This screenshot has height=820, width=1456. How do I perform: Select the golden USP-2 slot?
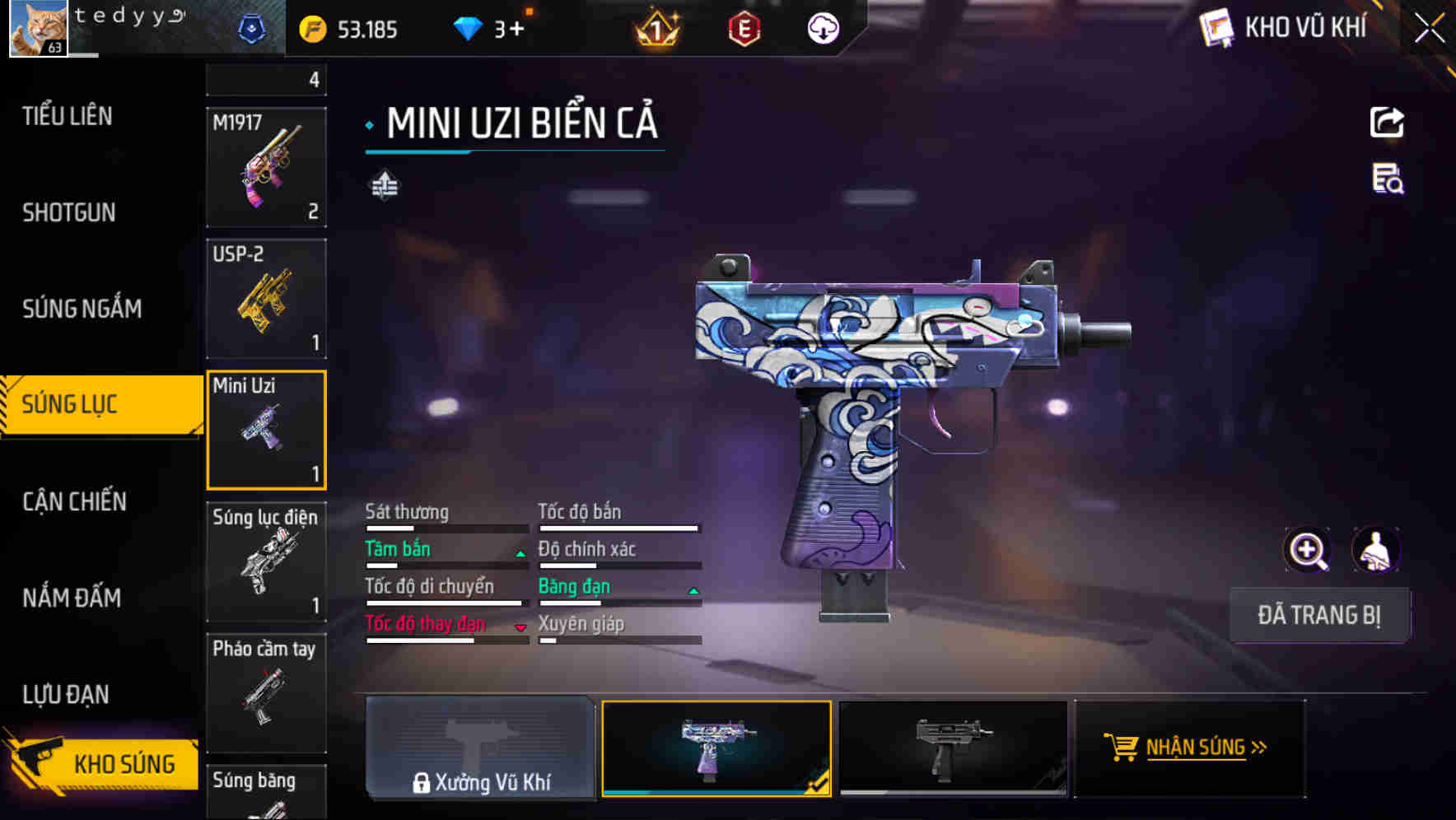coord(266,299)
